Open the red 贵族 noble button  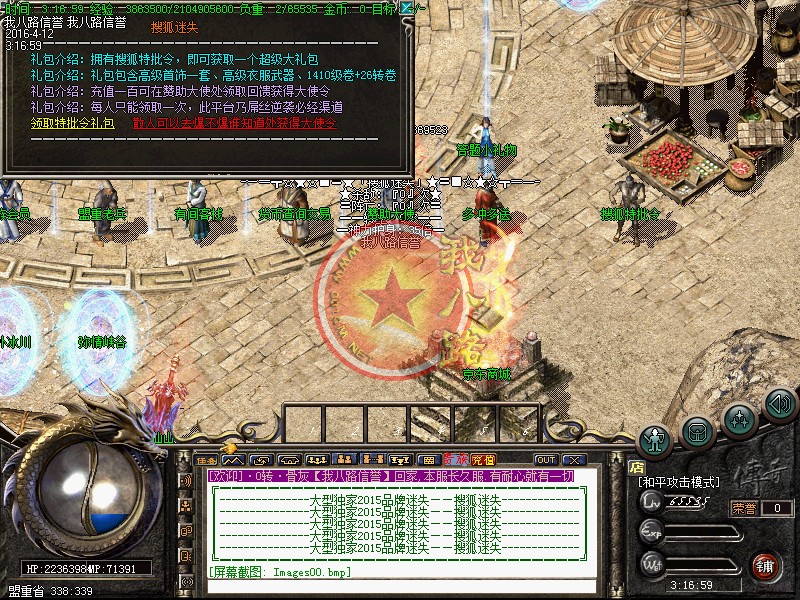tap(457, 459)
